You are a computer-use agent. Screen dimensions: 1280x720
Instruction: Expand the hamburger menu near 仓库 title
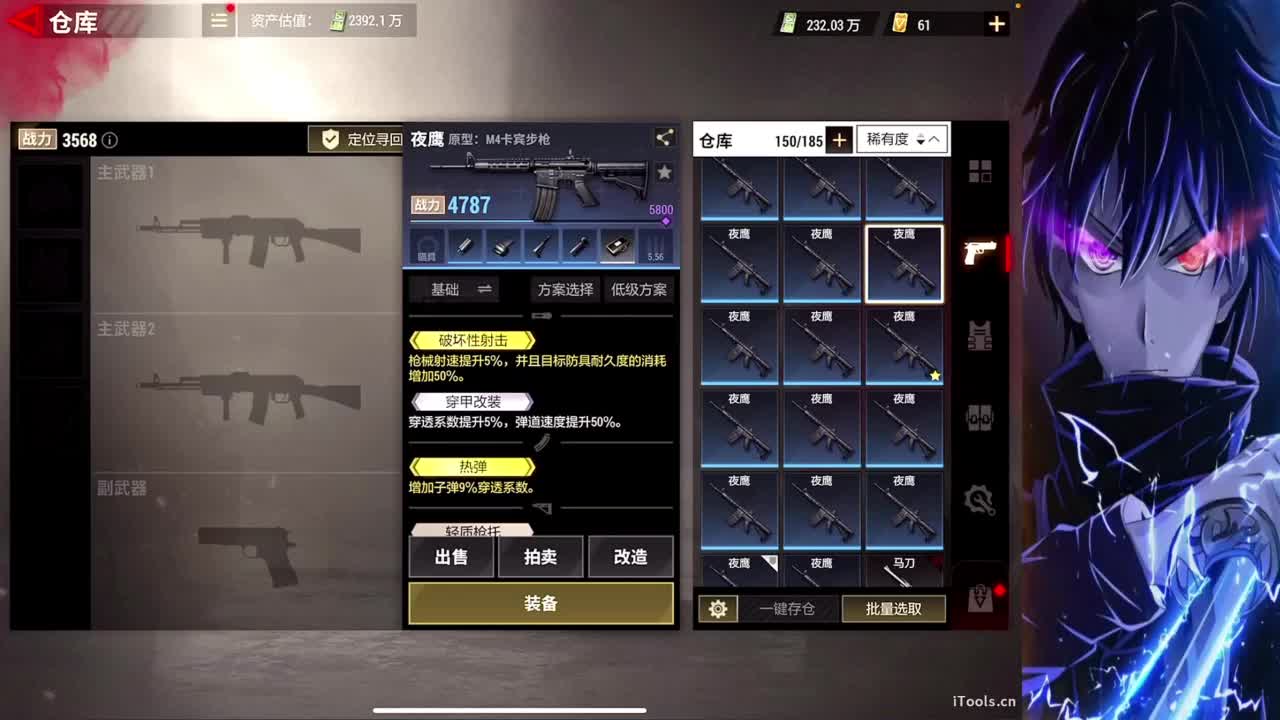[x=218, y=20]
